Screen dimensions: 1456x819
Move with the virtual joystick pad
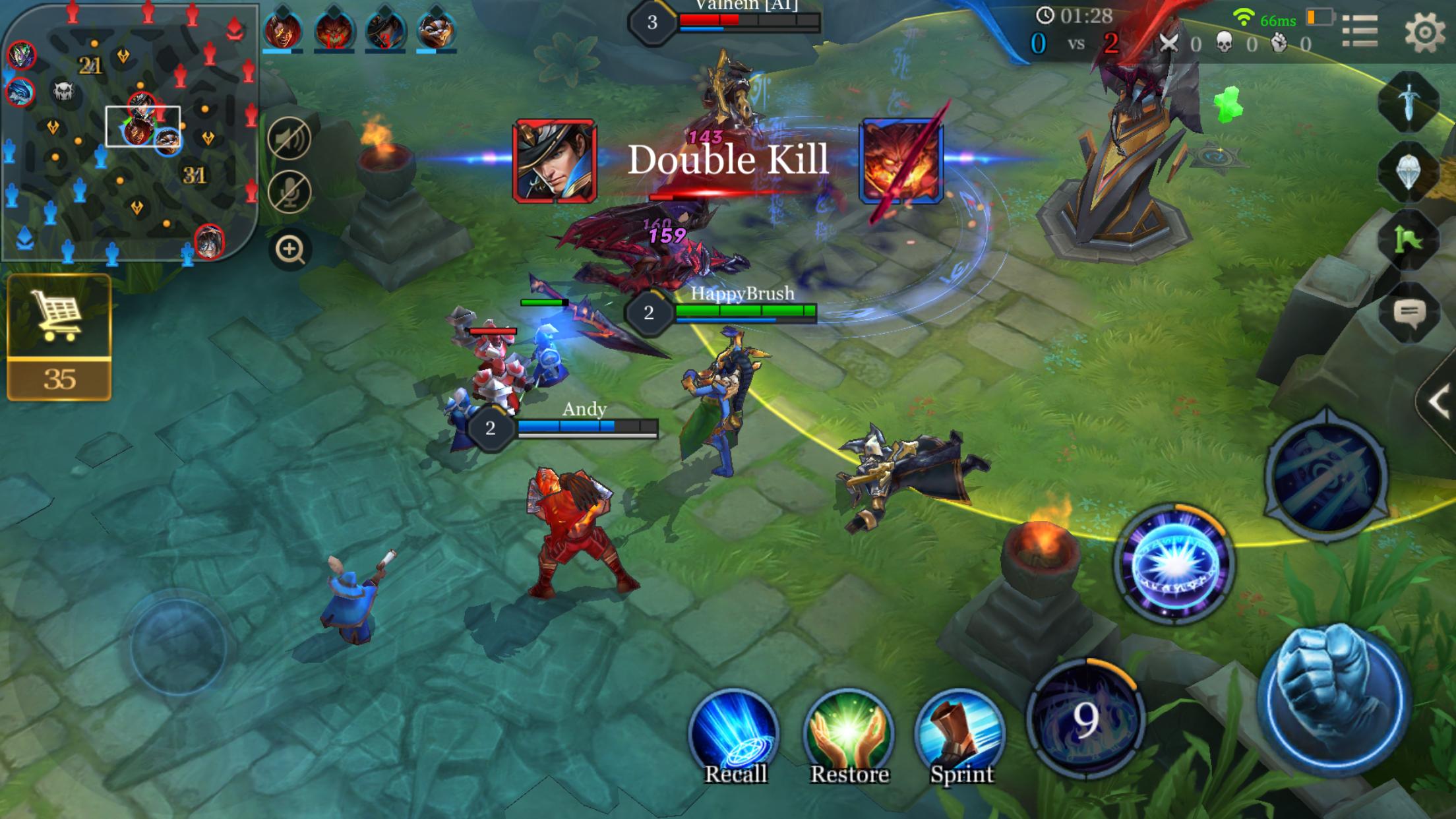click(x=178, y=646)
